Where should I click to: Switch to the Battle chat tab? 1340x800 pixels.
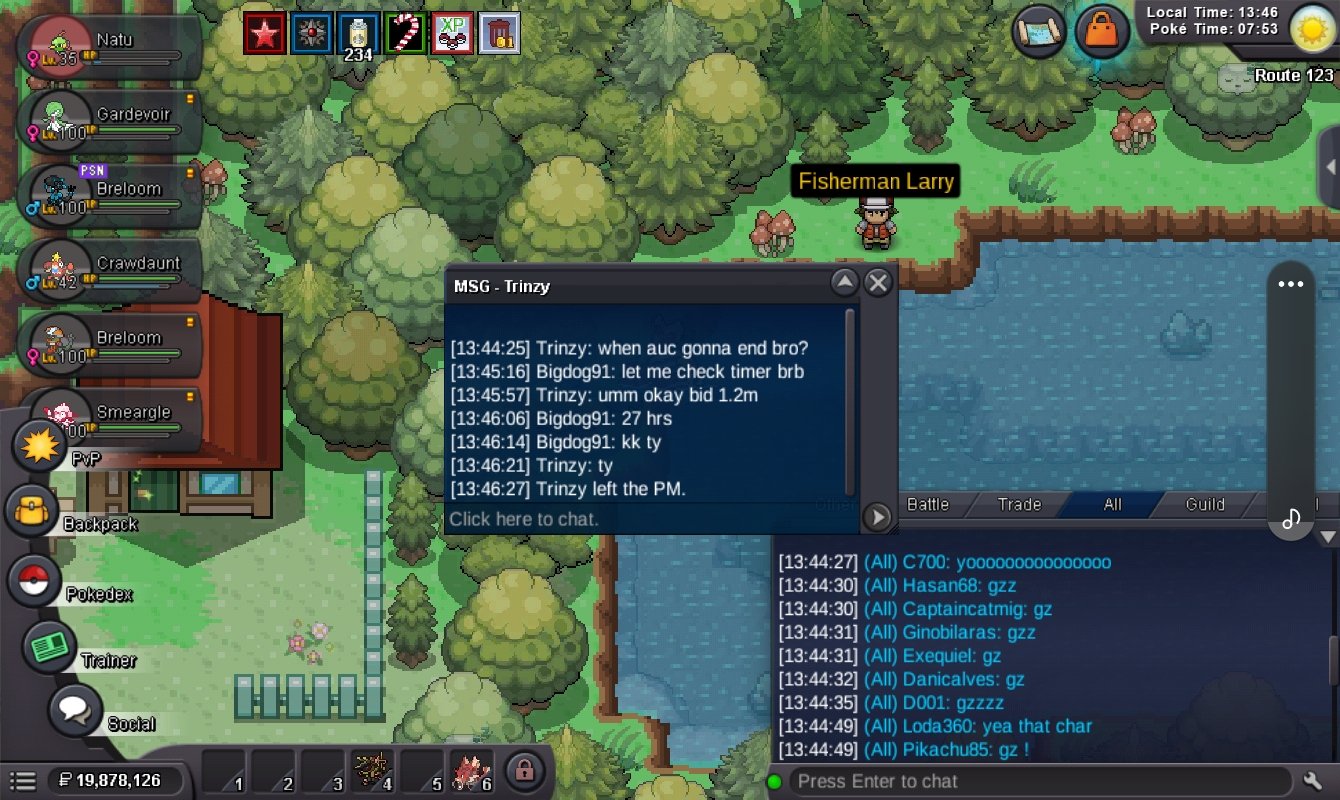927,505
